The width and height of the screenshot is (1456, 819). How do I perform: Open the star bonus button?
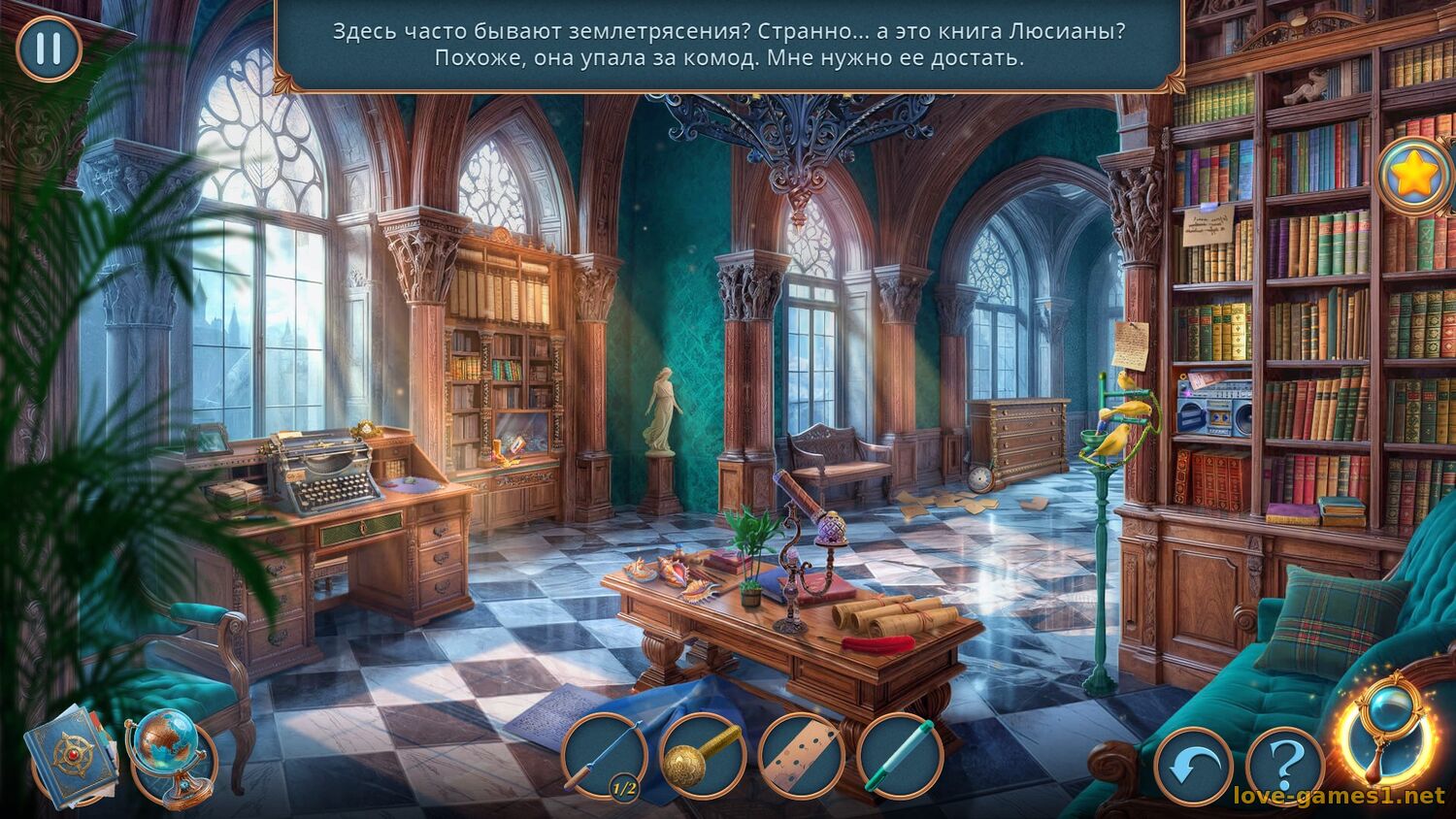tap(1414, 175)
